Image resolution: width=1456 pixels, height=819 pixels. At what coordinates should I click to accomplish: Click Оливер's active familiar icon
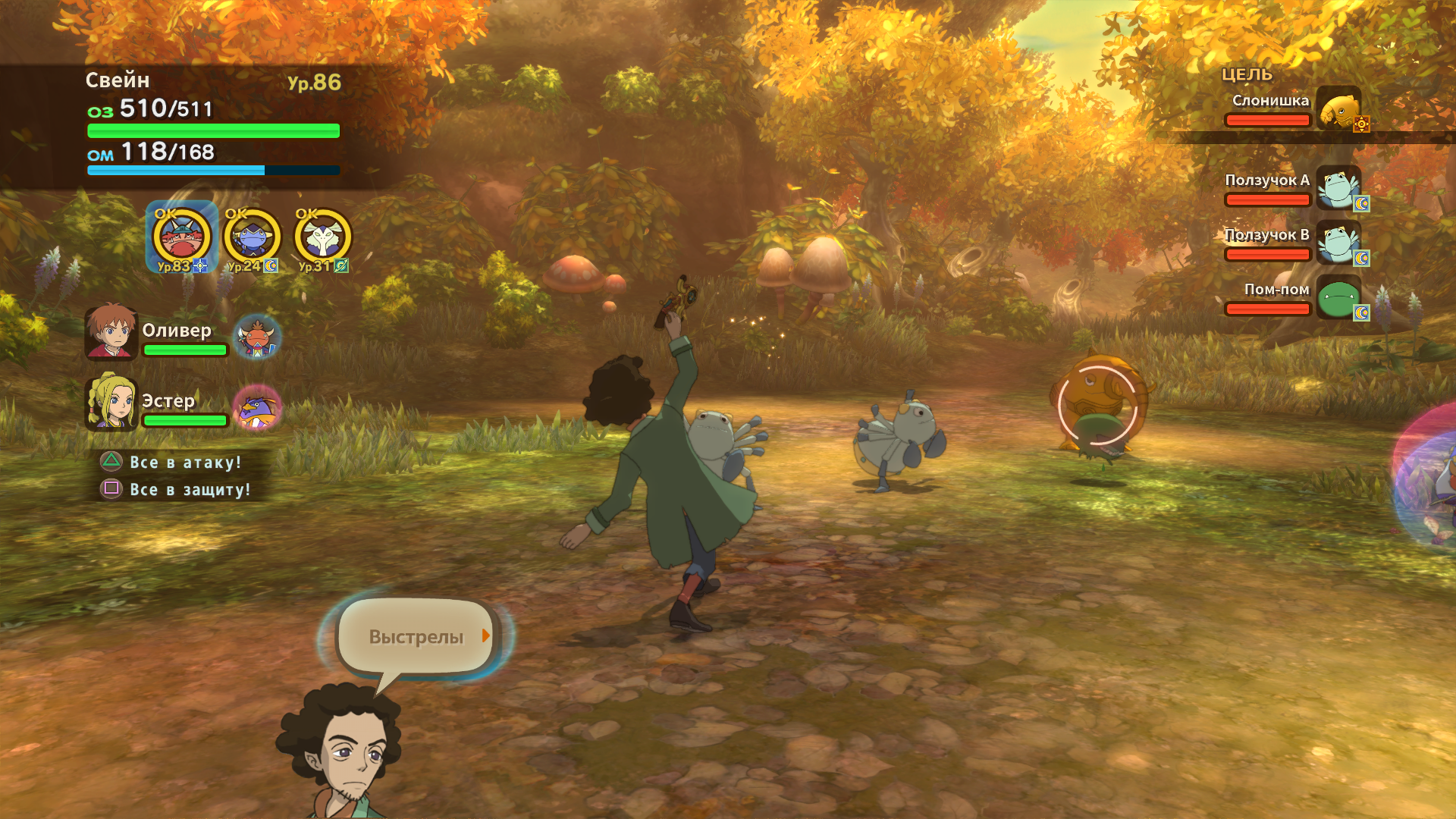pyautogui.click(x=257, y=337)
